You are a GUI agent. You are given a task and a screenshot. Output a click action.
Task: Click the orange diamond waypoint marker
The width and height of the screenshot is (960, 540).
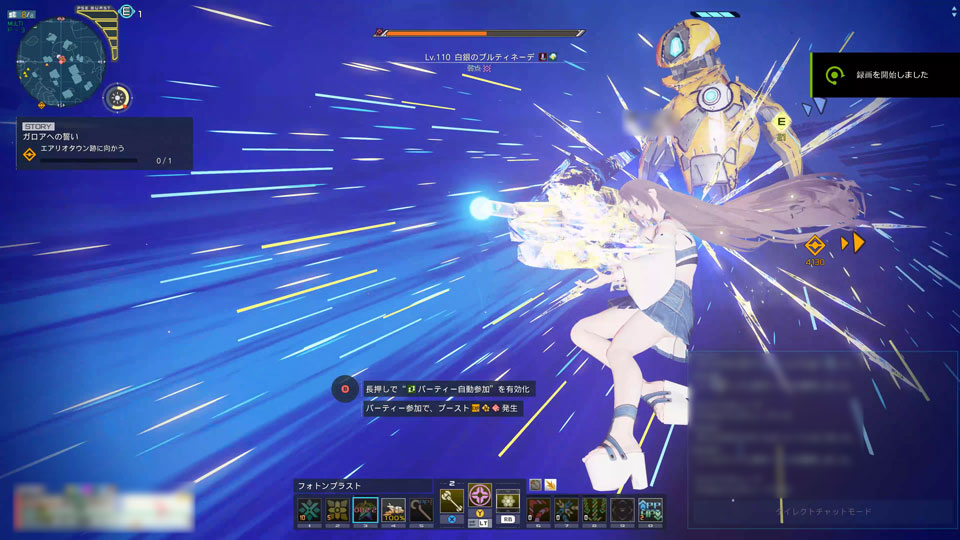pyautogui.click(x=815, y=244)
